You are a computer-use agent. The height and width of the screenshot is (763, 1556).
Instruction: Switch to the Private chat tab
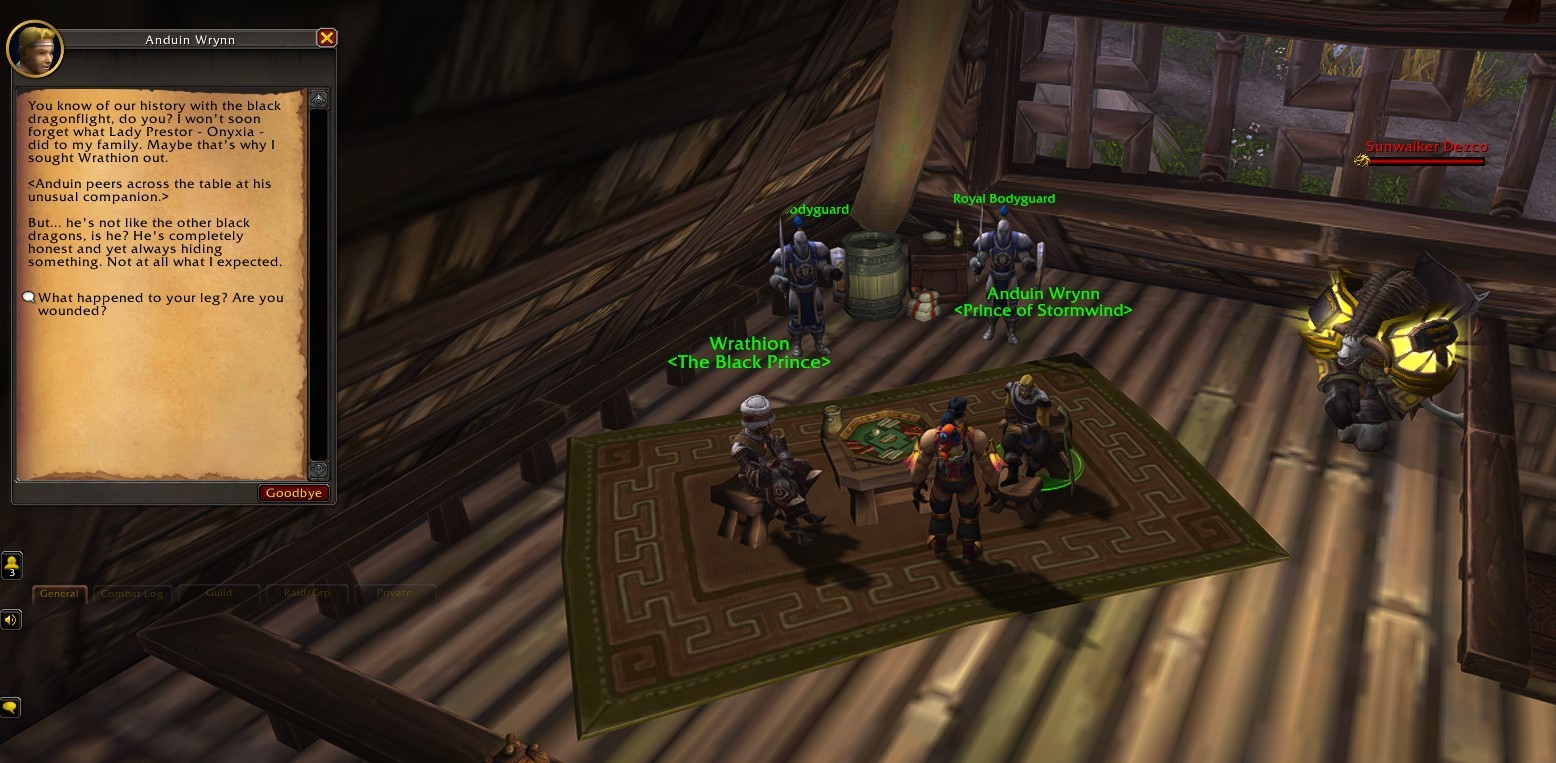coord(394,593)
